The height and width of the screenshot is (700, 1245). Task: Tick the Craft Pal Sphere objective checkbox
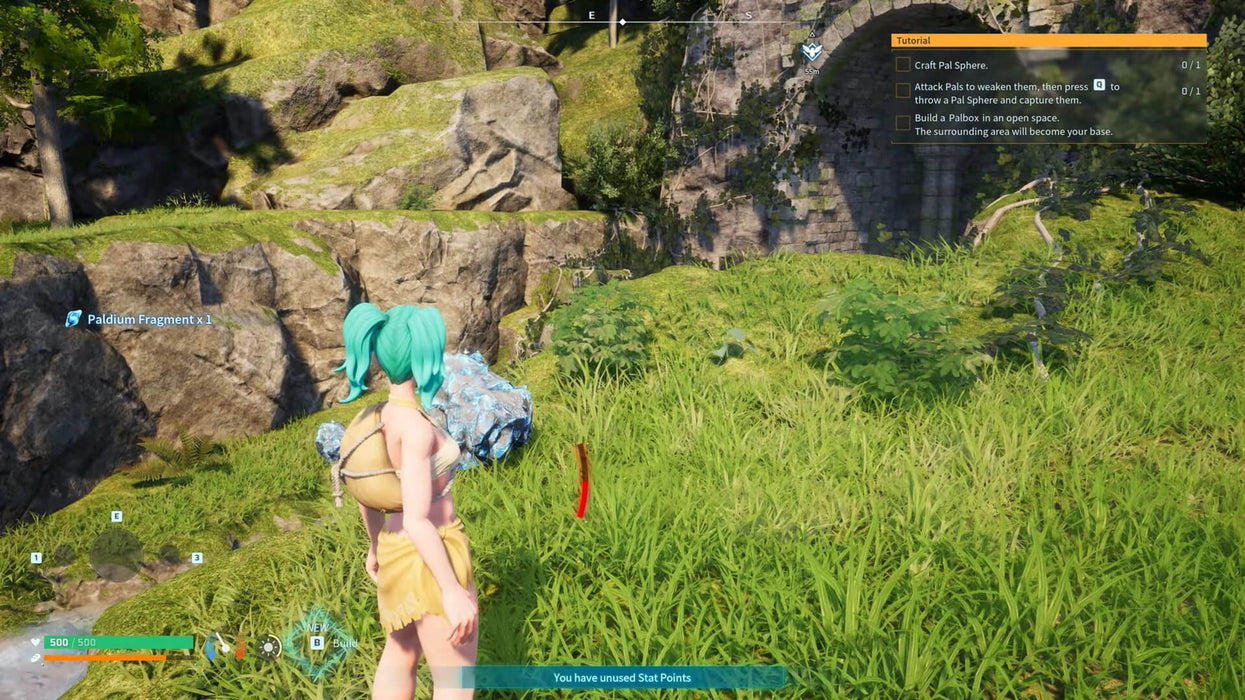click(x=903, y=65)
